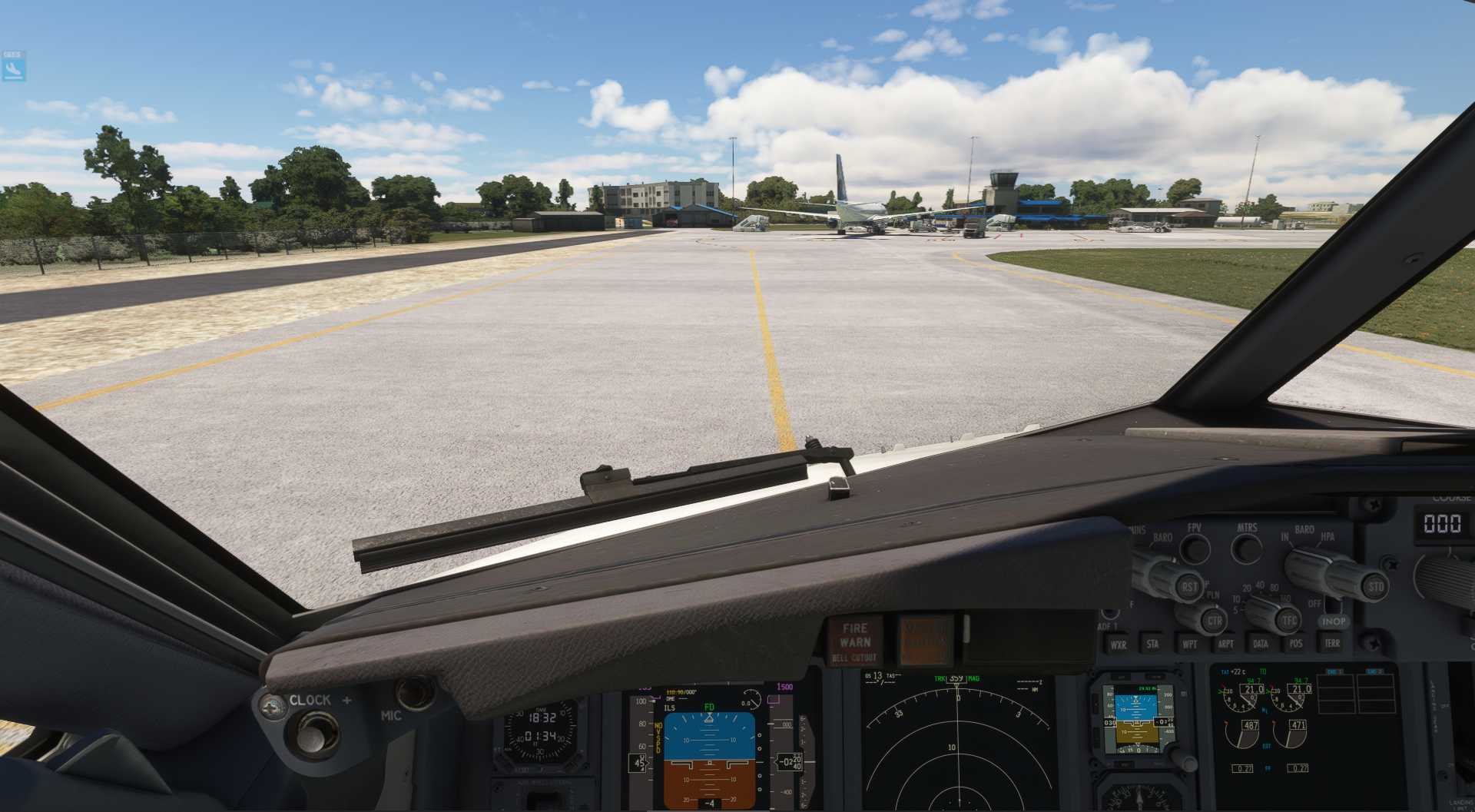Toggle the ARPT map button
Image resolution: width=1475 pixels, height=812 pixels.
(x=1225, y=644)
